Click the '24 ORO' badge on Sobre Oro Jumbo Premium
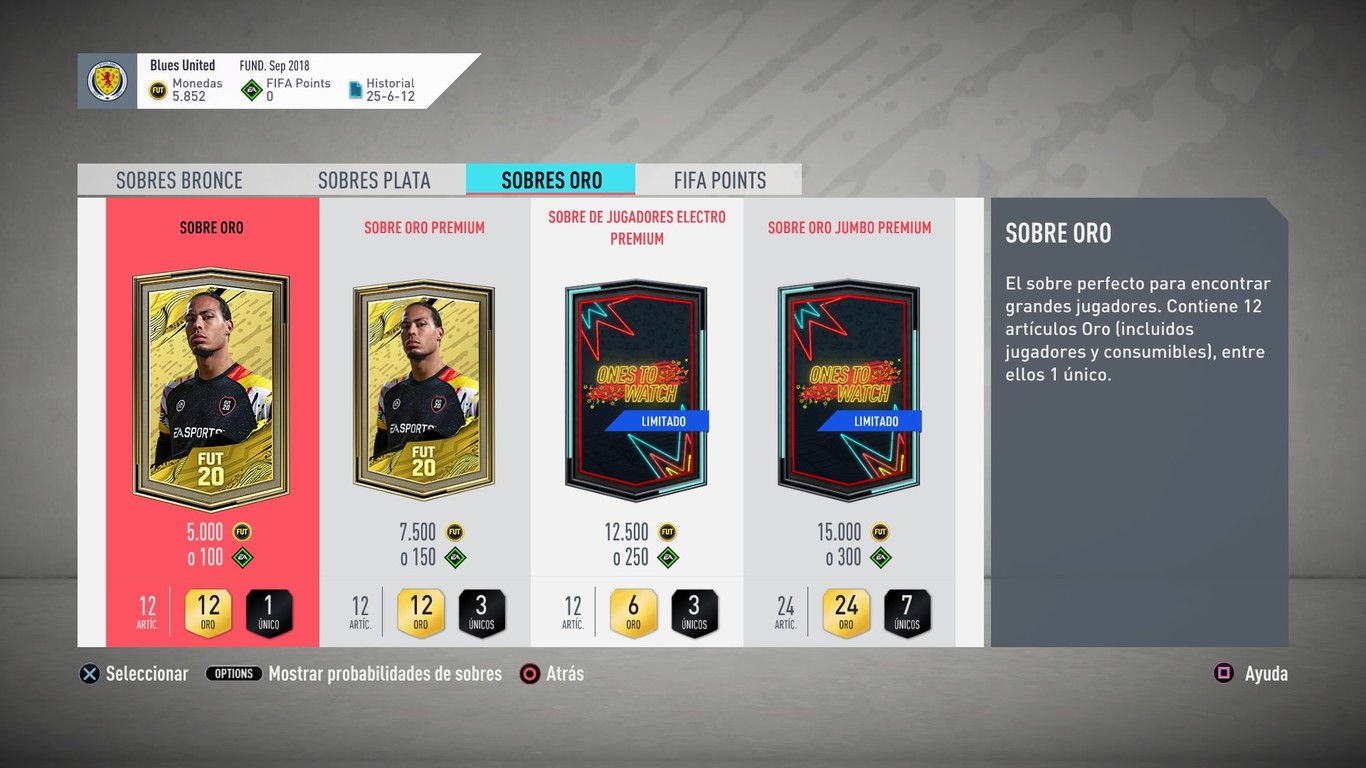 [845, 613]
